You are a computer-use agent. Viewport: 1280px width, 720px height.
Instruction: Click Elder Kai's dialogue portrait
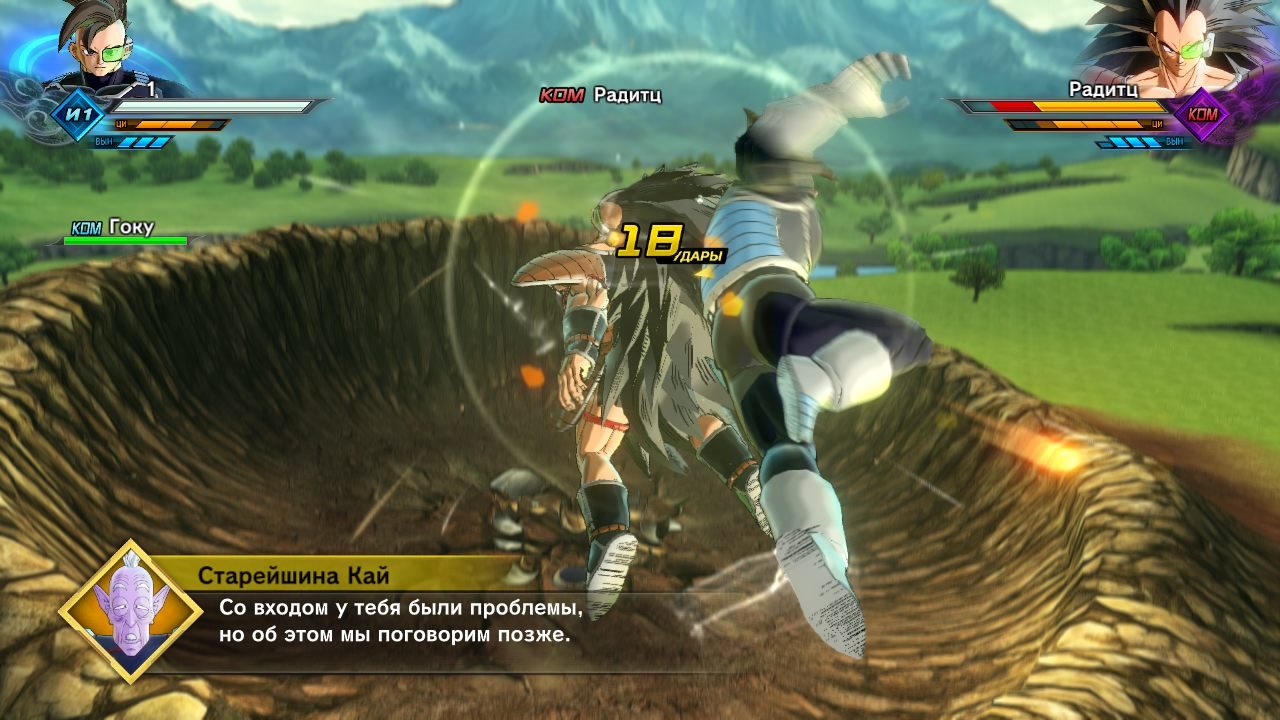(126, 611)
